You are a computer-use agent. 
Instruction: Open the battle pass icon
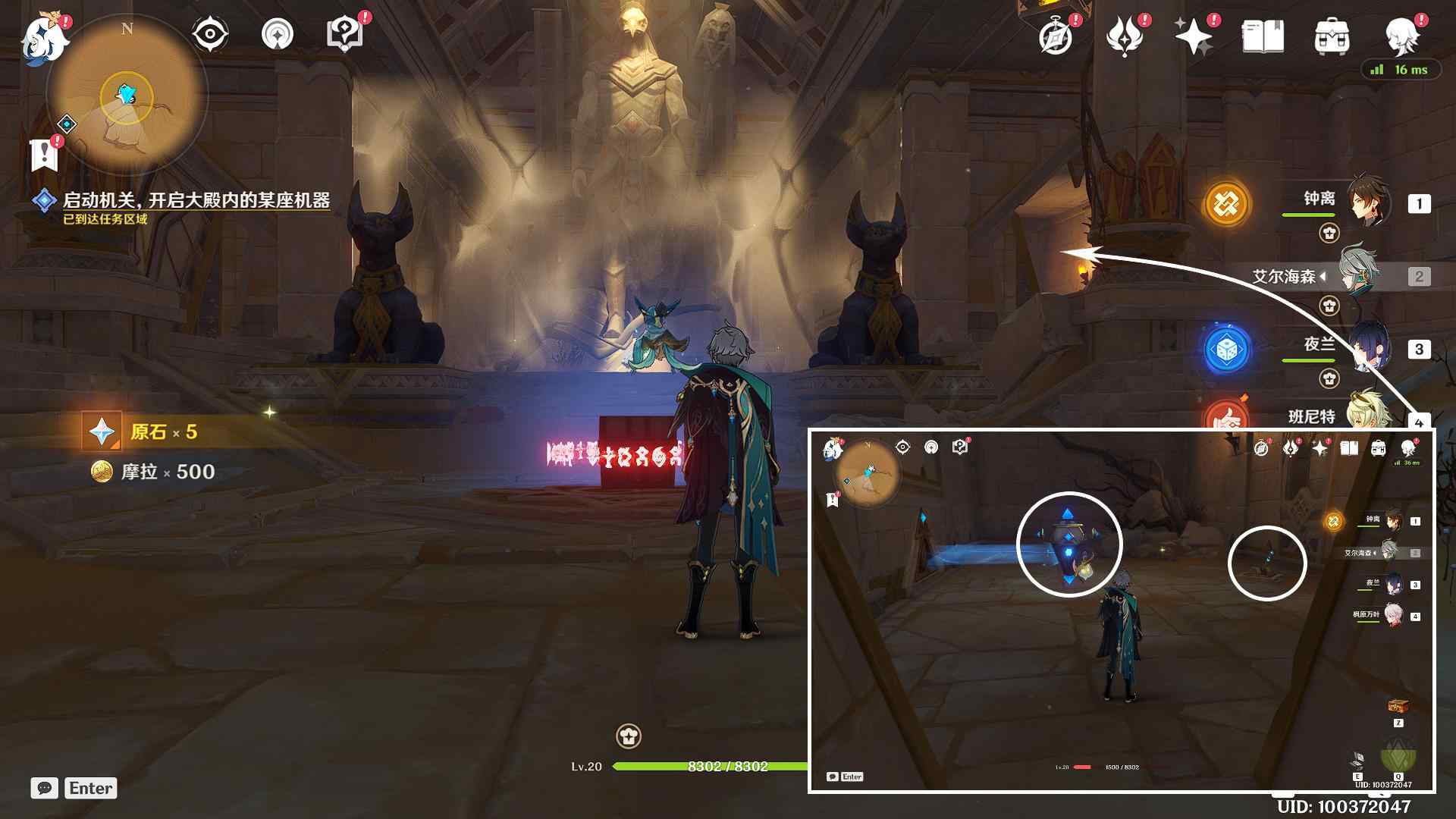pos(277,34)
